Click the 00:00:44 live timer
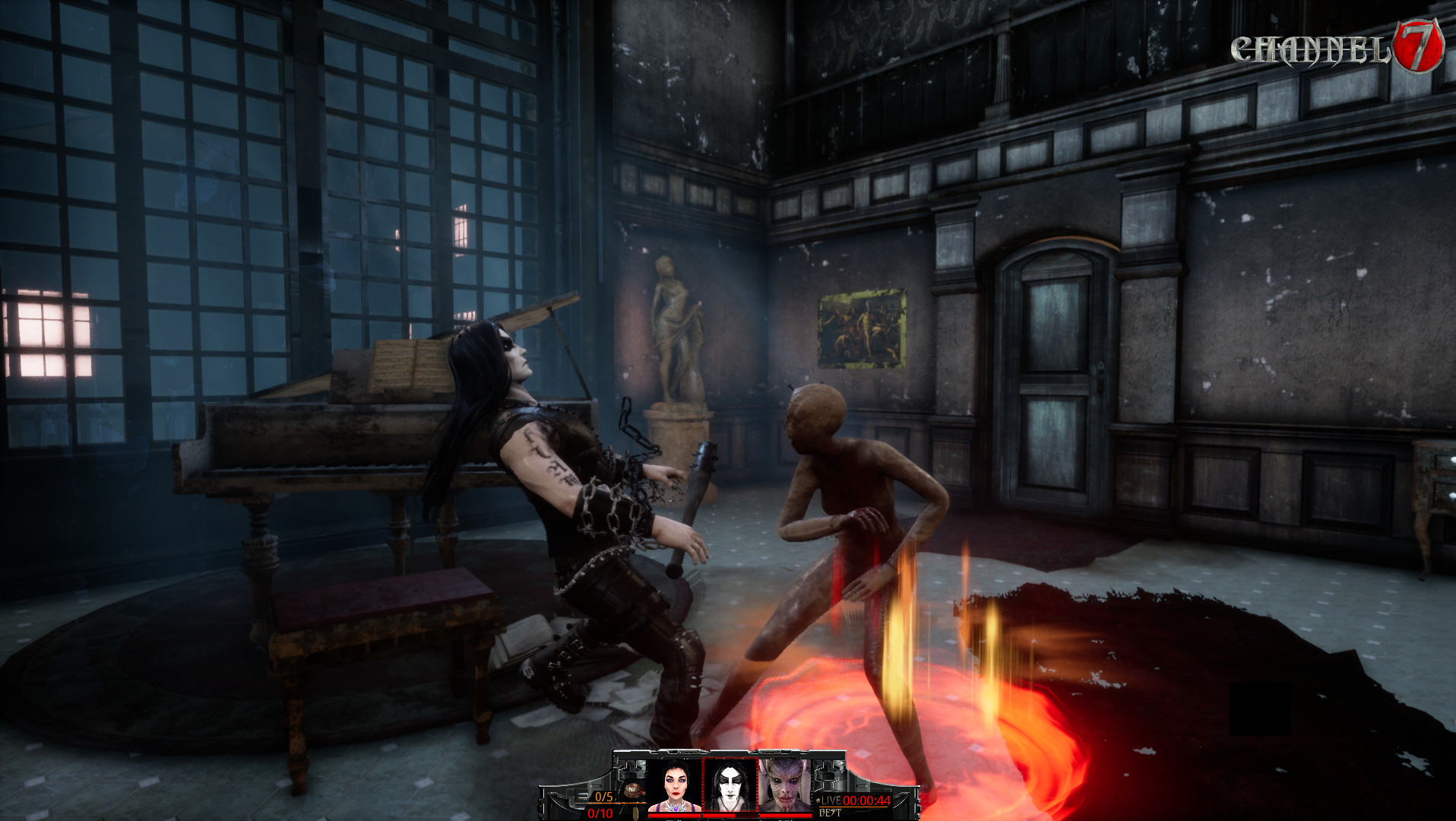Image resolution: width=1456 pixels, height=821 pixels. tap(866, 800)
